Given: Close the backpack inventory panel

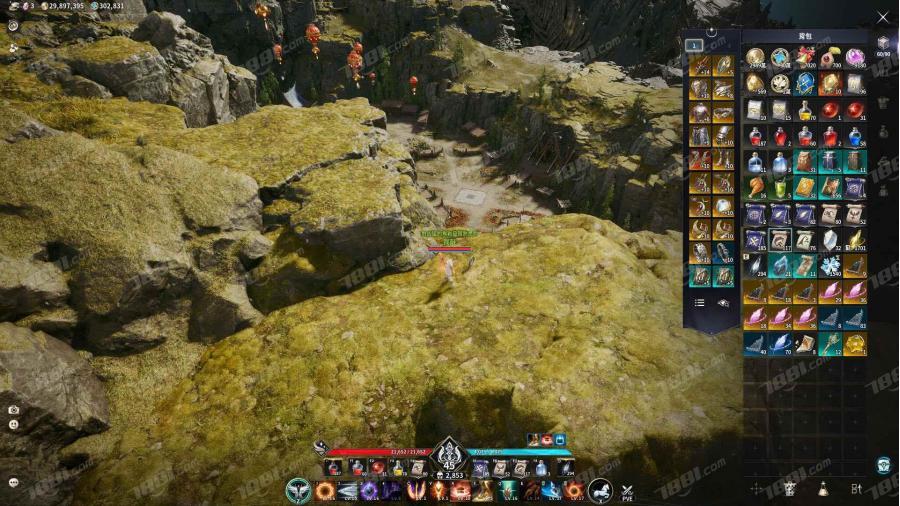Looking at the screenshot, I should click(882, 17).
